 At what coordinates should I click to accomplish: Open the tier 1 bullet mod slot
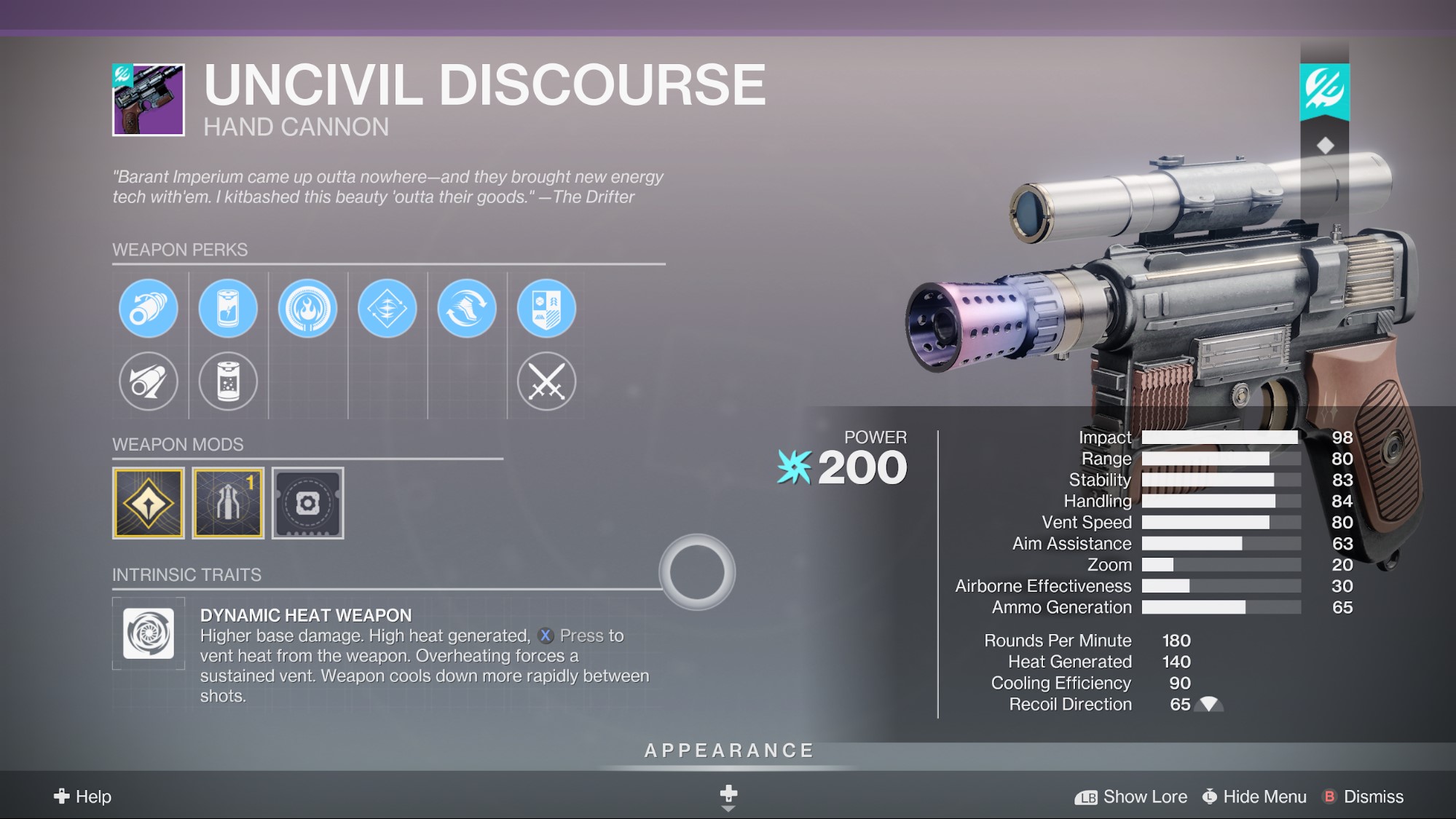(x=228, y=503)
